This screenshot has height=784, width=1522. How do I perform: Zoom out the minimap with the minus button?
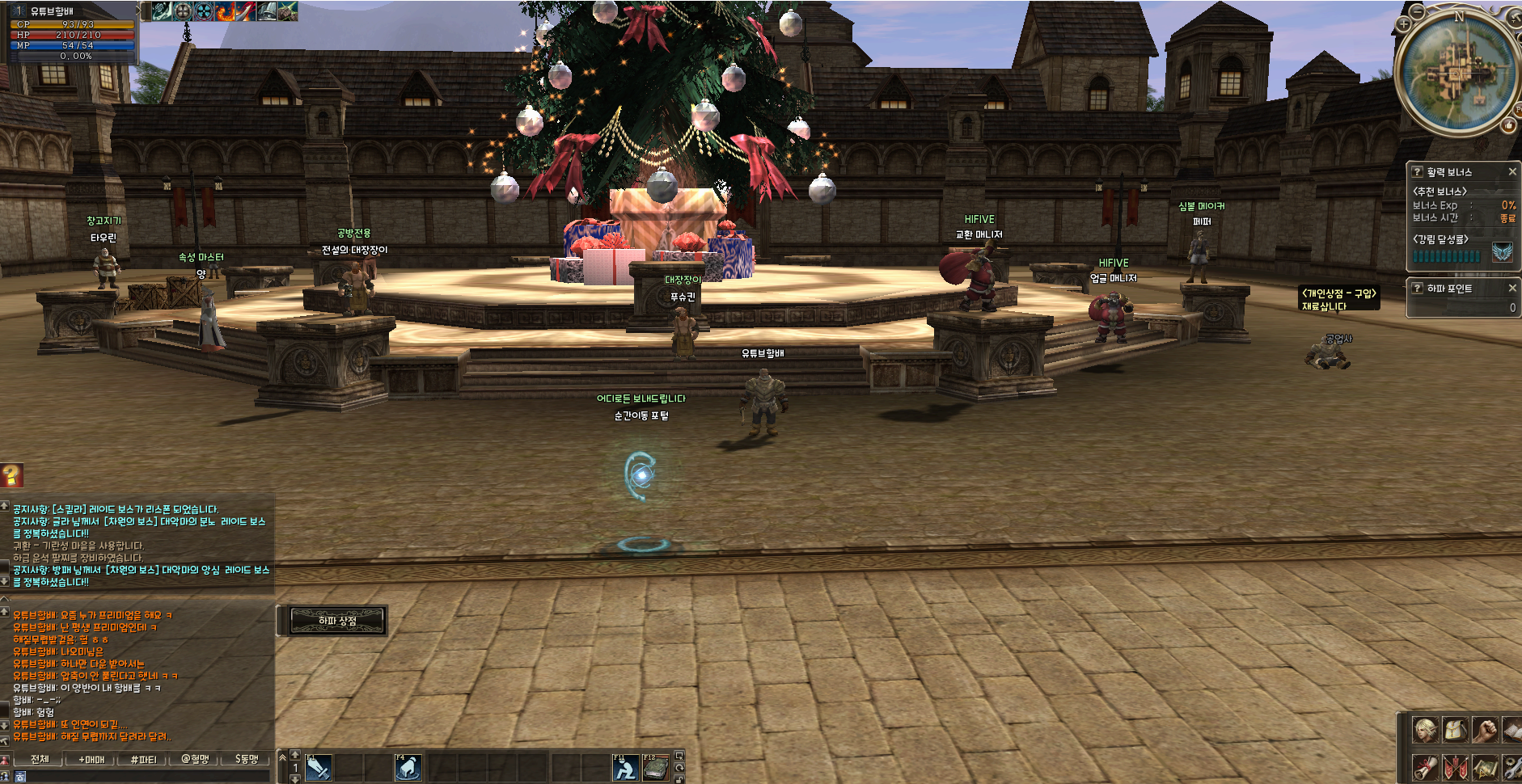coord(1418,11)
